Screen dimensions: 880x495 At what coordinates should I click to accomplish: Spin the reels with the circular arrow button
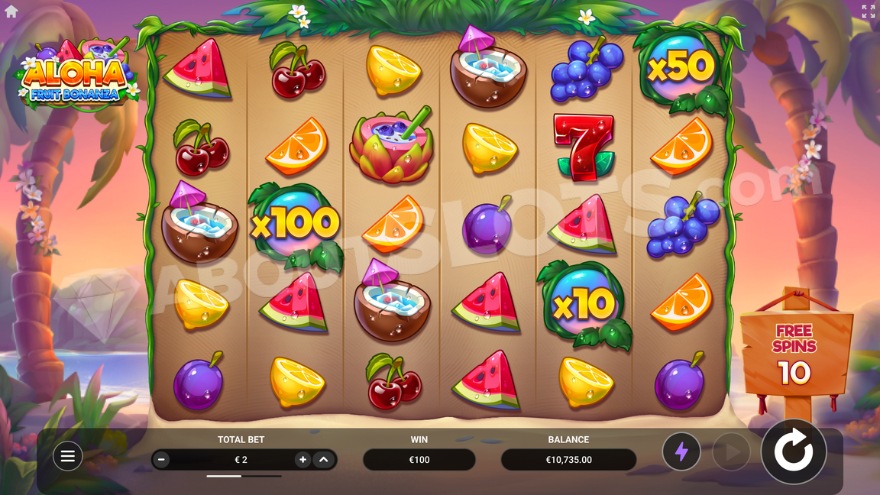pyautogui.click(x=793, y=452)
